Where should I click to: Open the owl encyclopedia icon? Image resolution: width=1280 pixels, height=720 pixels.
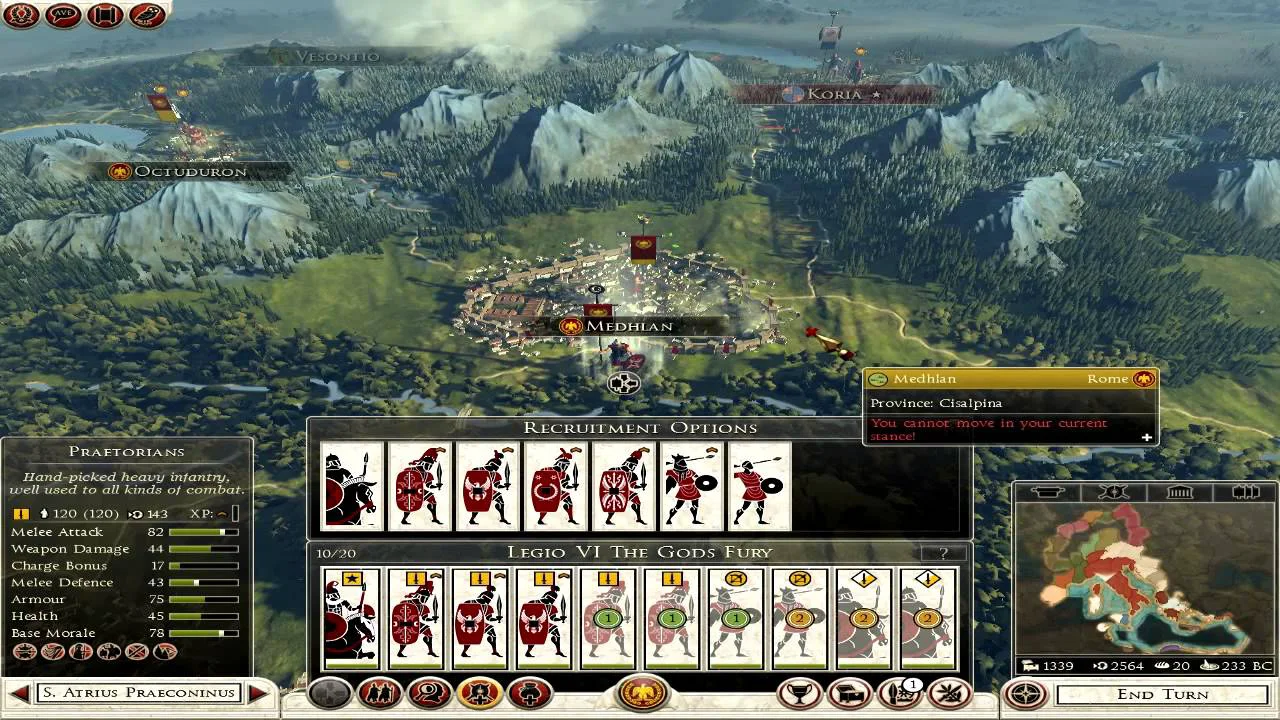[147, 15]
